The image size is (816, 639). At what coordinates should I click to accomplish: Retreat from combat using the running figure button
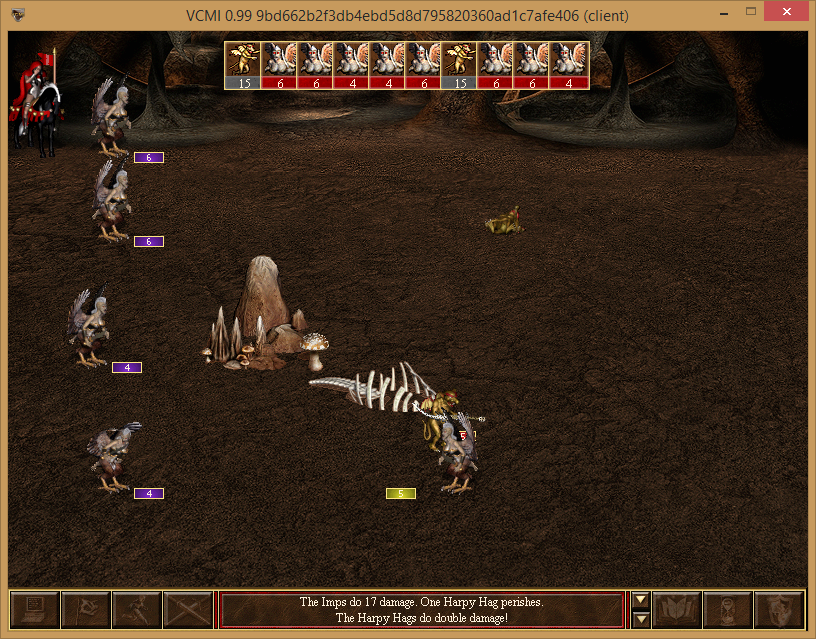coord(137,608)
